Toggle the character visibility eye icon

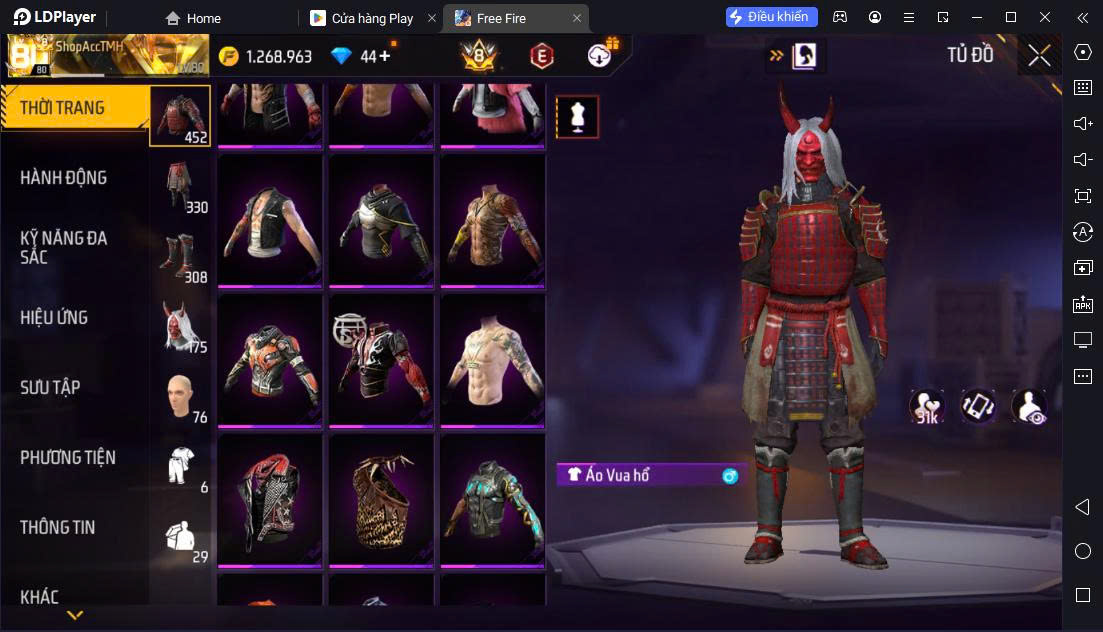pos(1028,406)
